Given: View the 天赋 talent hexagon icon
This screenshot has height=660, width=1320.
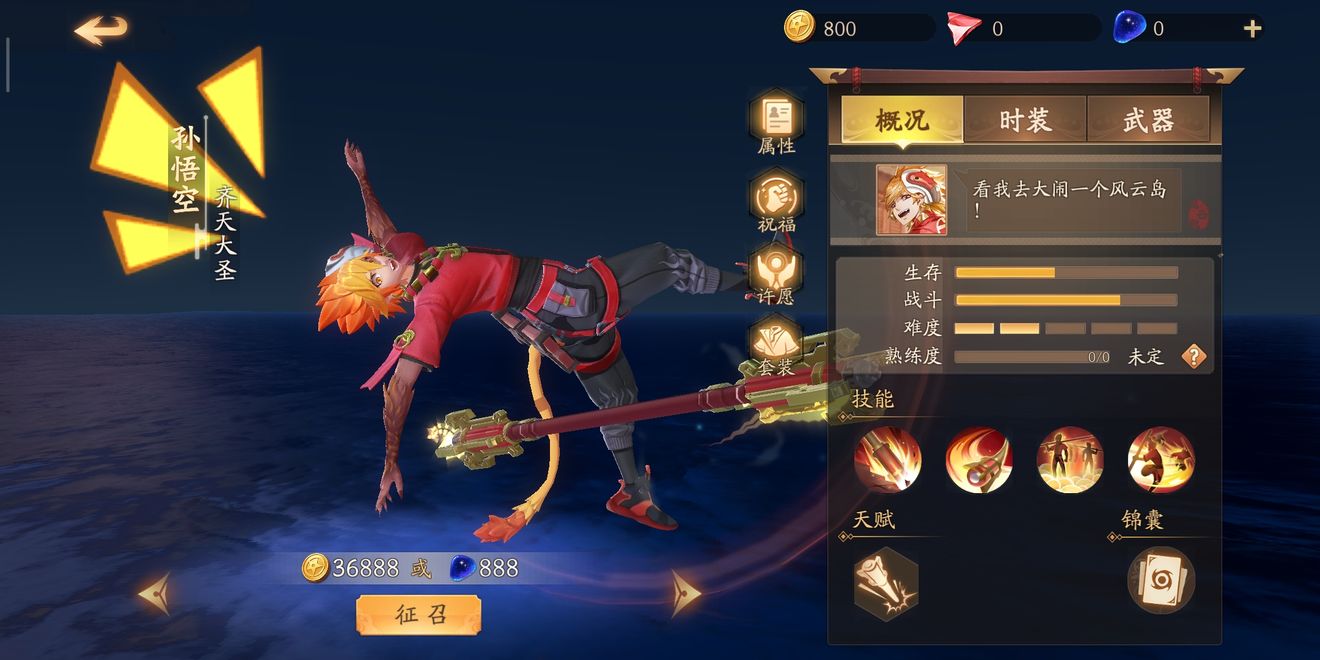Looking at the screenshot, I should [886, 583].
